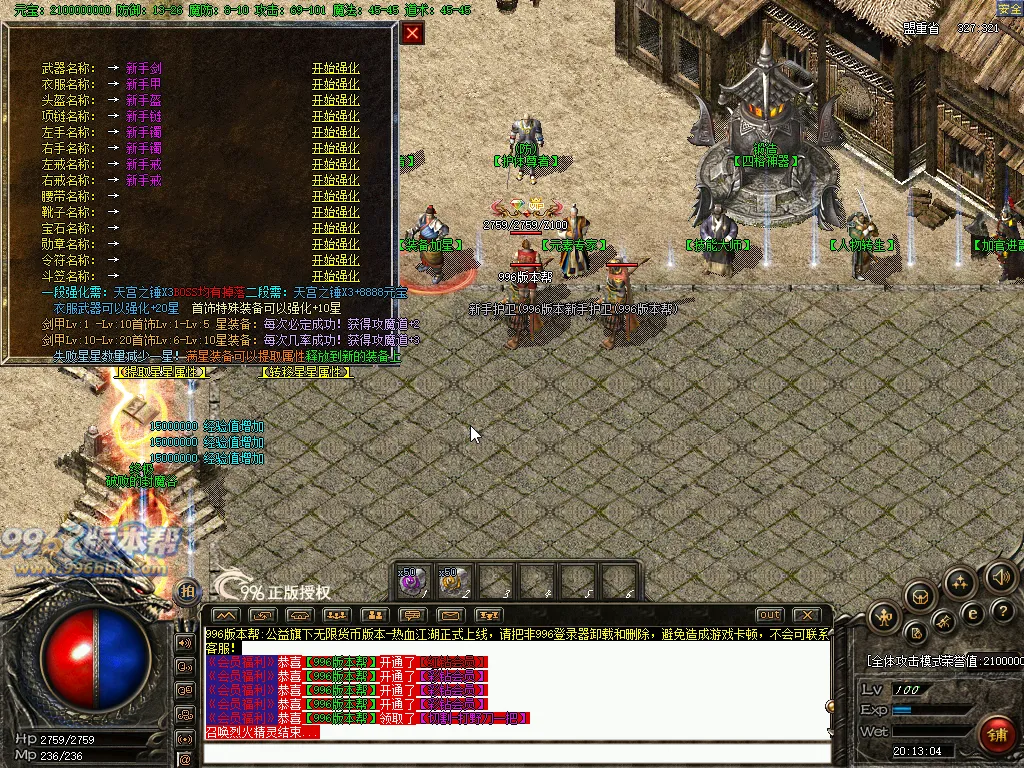Viewport: 1024px width, 768px height.
Task: Open the auction 拍 round button
Action: (186, 591)
